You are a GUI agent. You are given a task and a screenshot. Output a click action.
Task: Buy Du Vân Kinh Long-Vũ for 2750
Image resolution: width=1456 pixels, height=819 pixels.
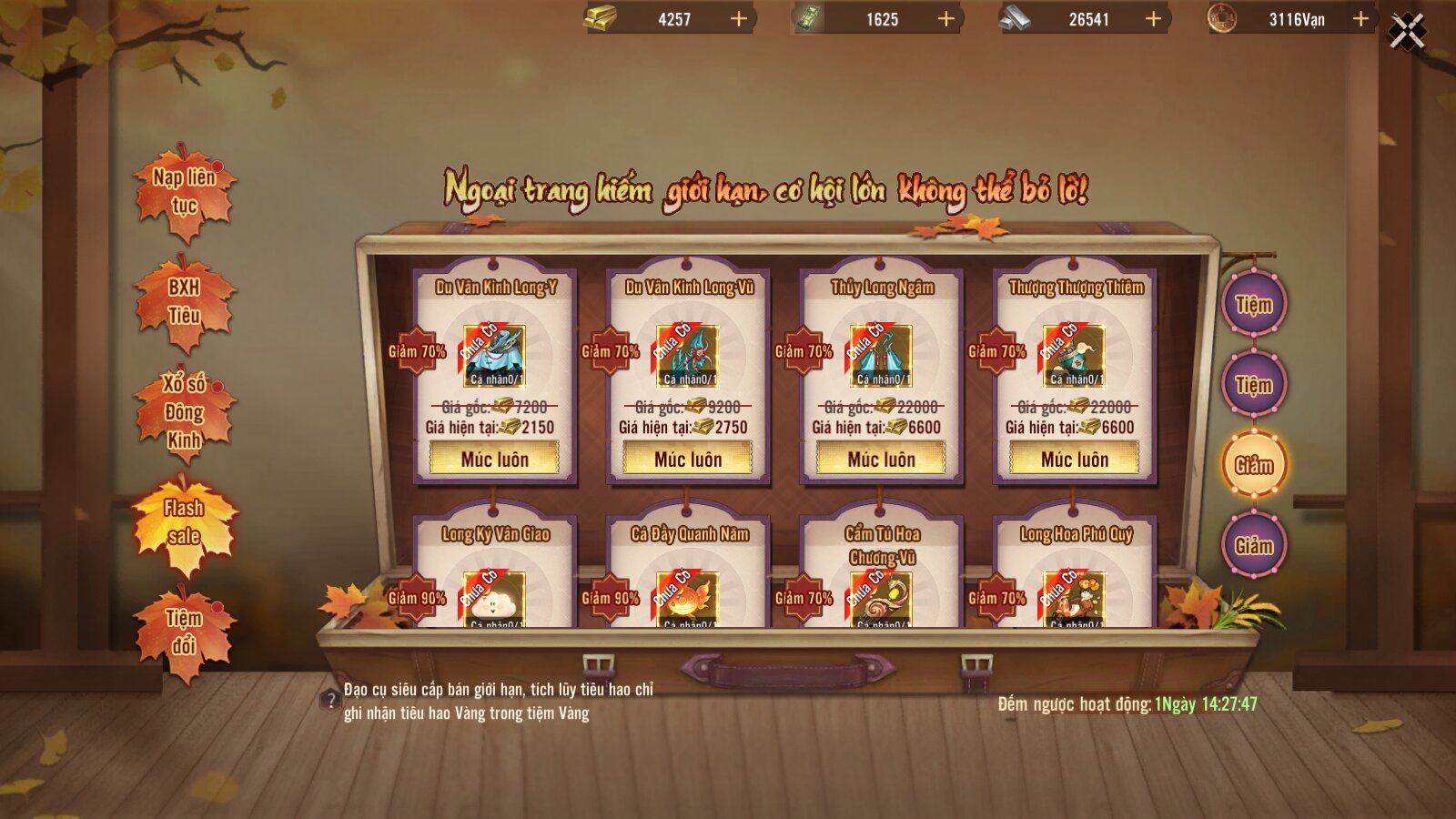pos(688,460)
